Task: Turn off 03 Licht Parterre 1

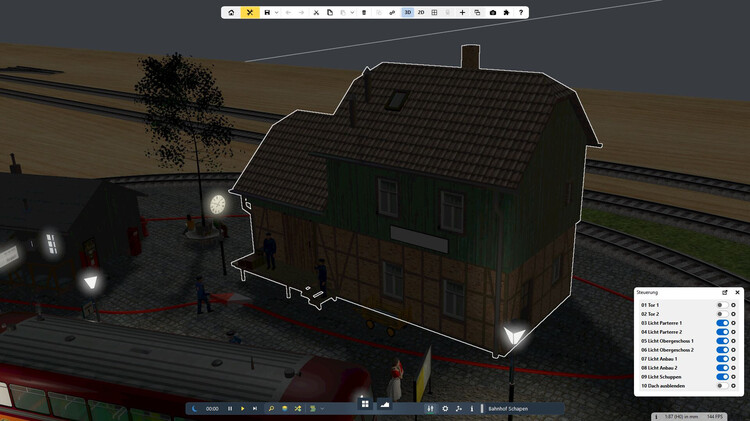Action: (722, 323)
